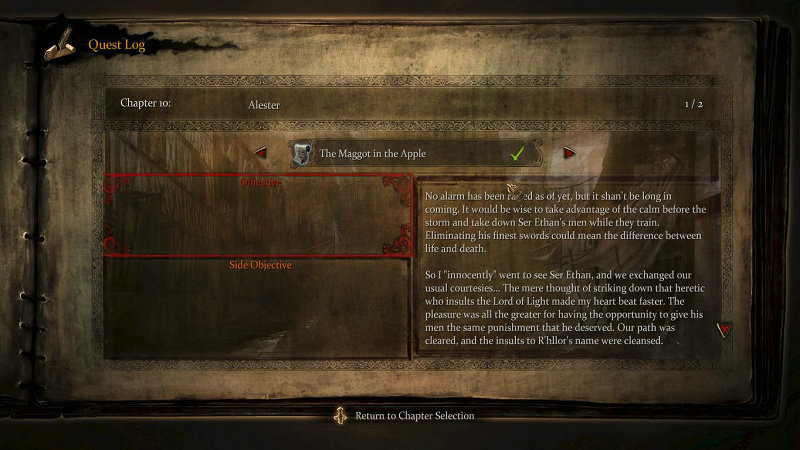Go to the previous quest with left arrow
Screen dimensions: 800x450
coord(260,153)
